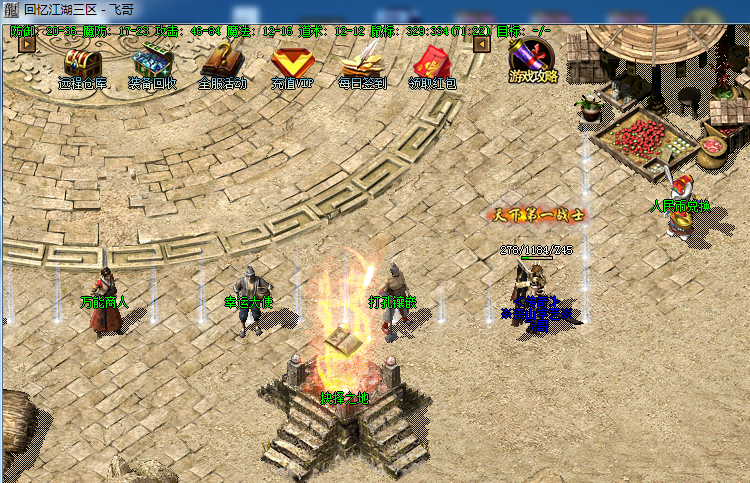Open the 每日签到 daily sign-in icon
750x483 pixels.
tap(362, 66)
